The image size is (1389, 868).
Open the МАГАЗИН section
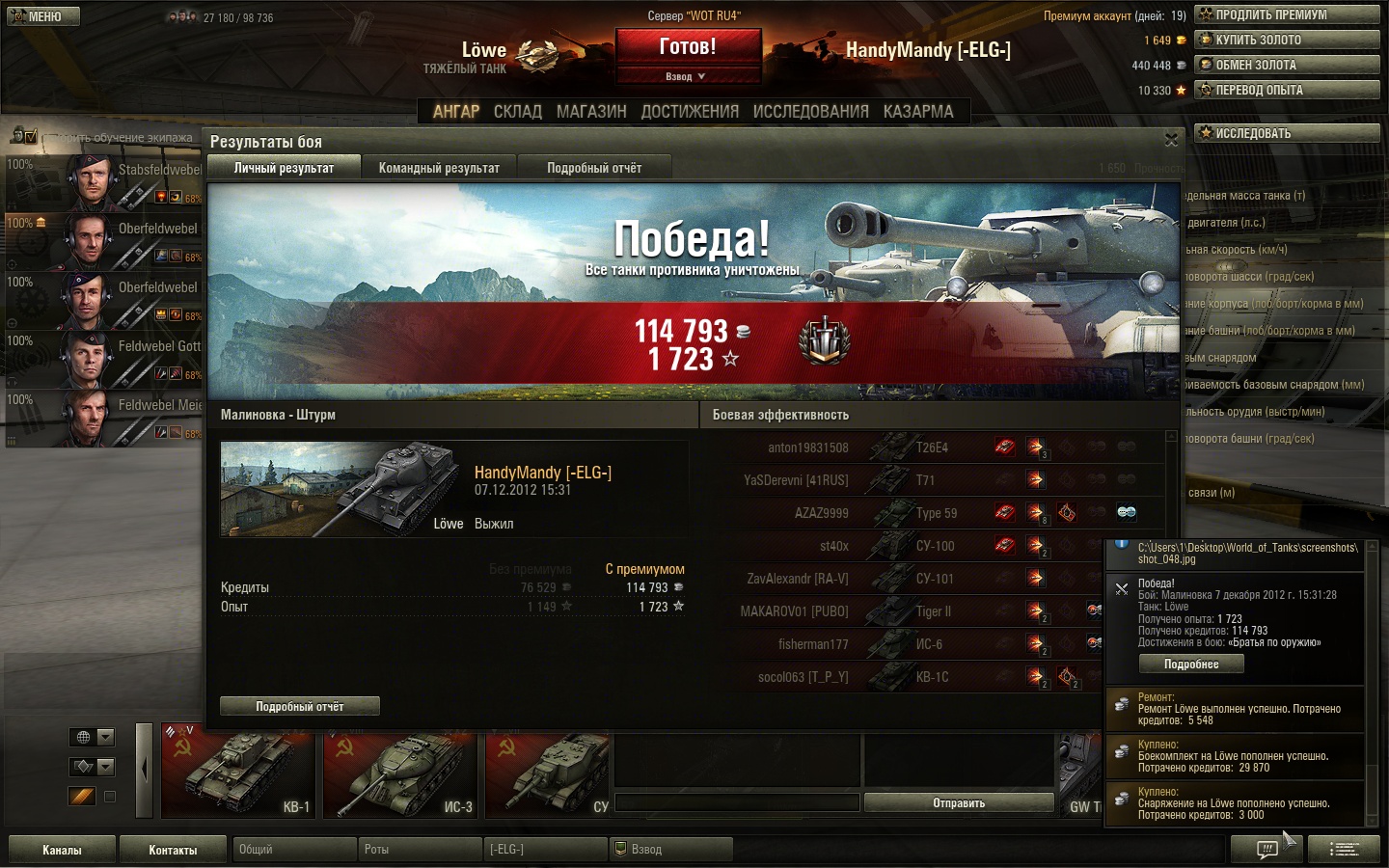click(x=591, y=112)
